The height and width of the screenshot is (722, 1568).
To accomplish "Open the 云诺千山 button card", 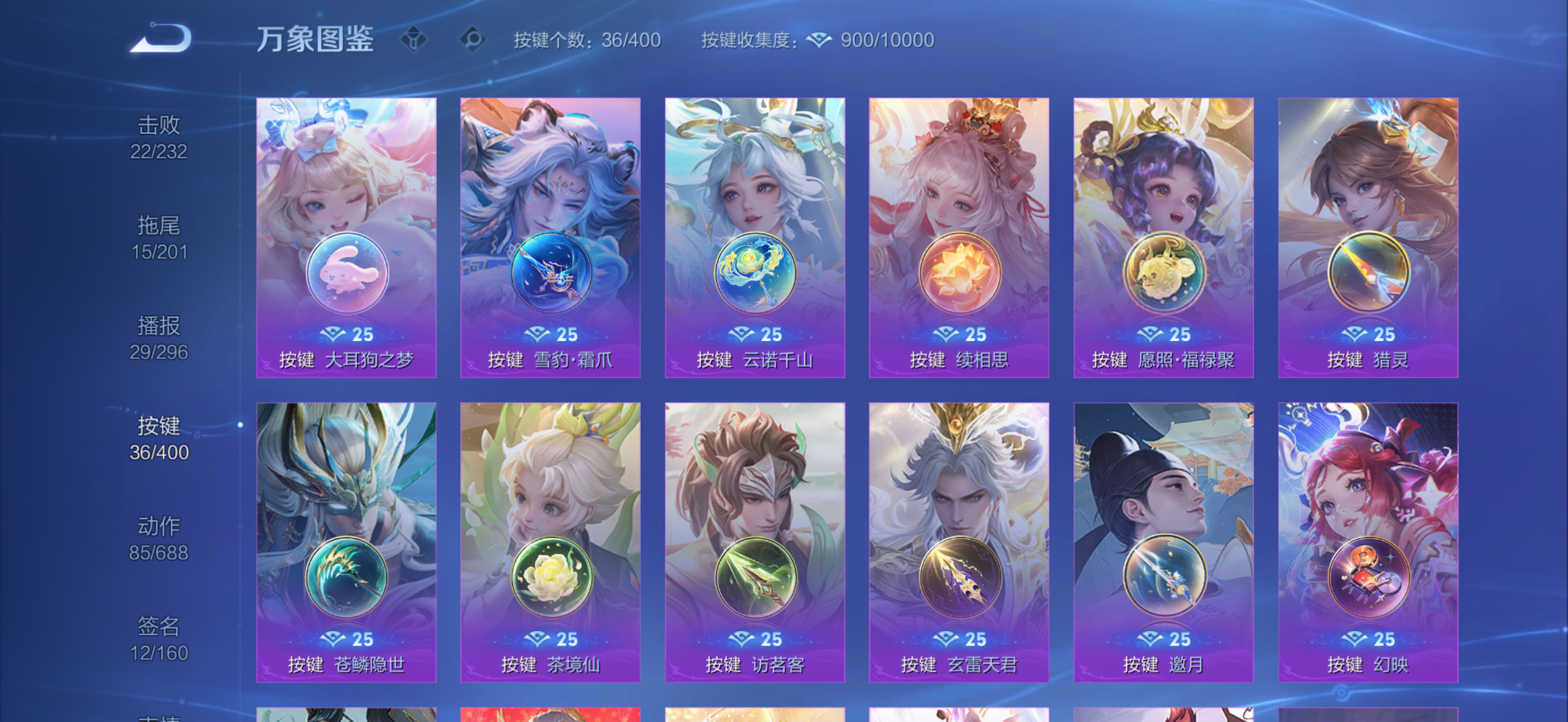I will [754, 237].
